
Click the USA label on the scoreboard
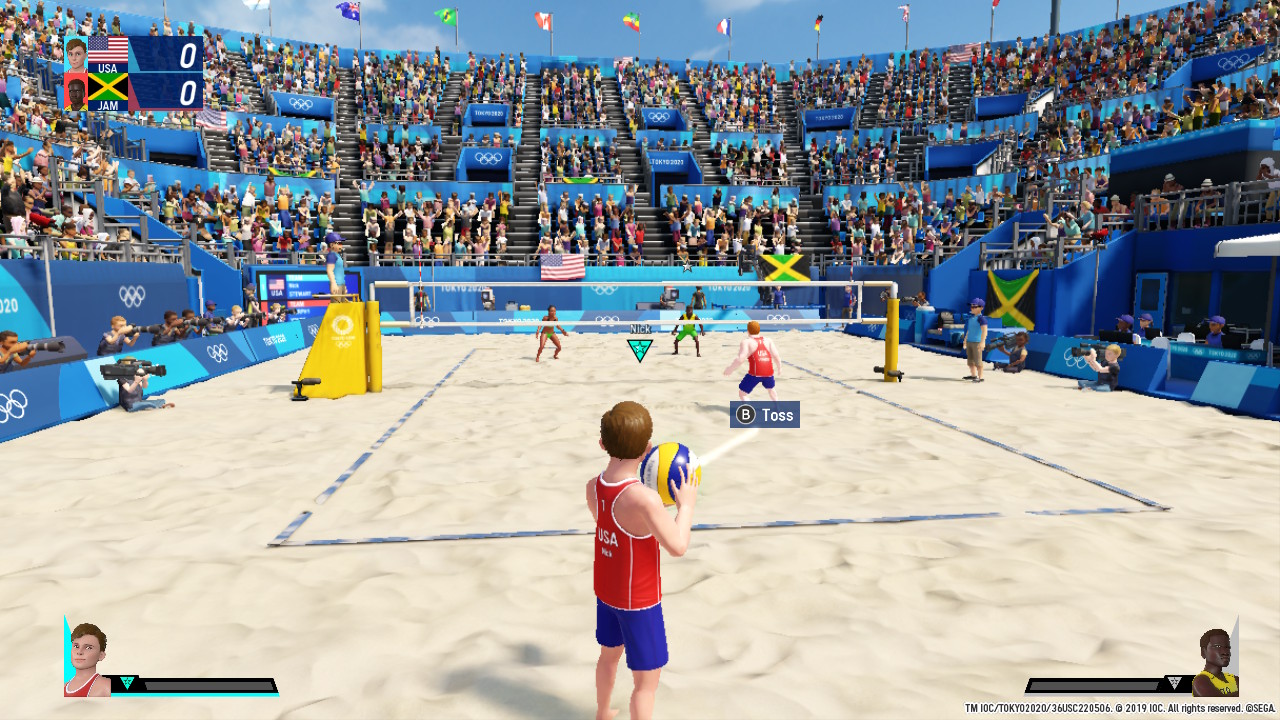[108, 68]
